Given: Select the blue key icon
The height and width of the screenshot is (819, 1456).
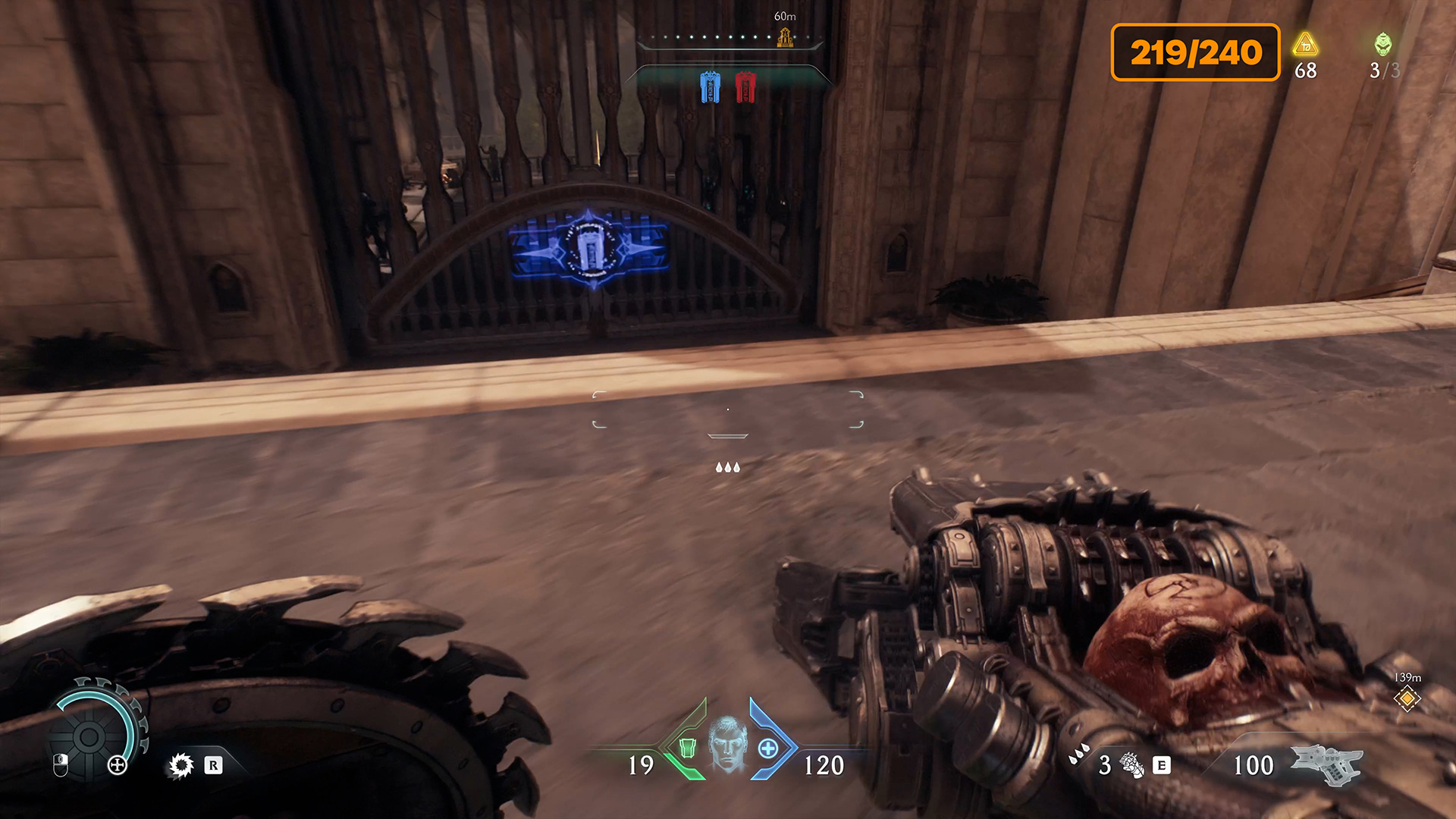Looking at the screenshot, I should coord(710,87).
